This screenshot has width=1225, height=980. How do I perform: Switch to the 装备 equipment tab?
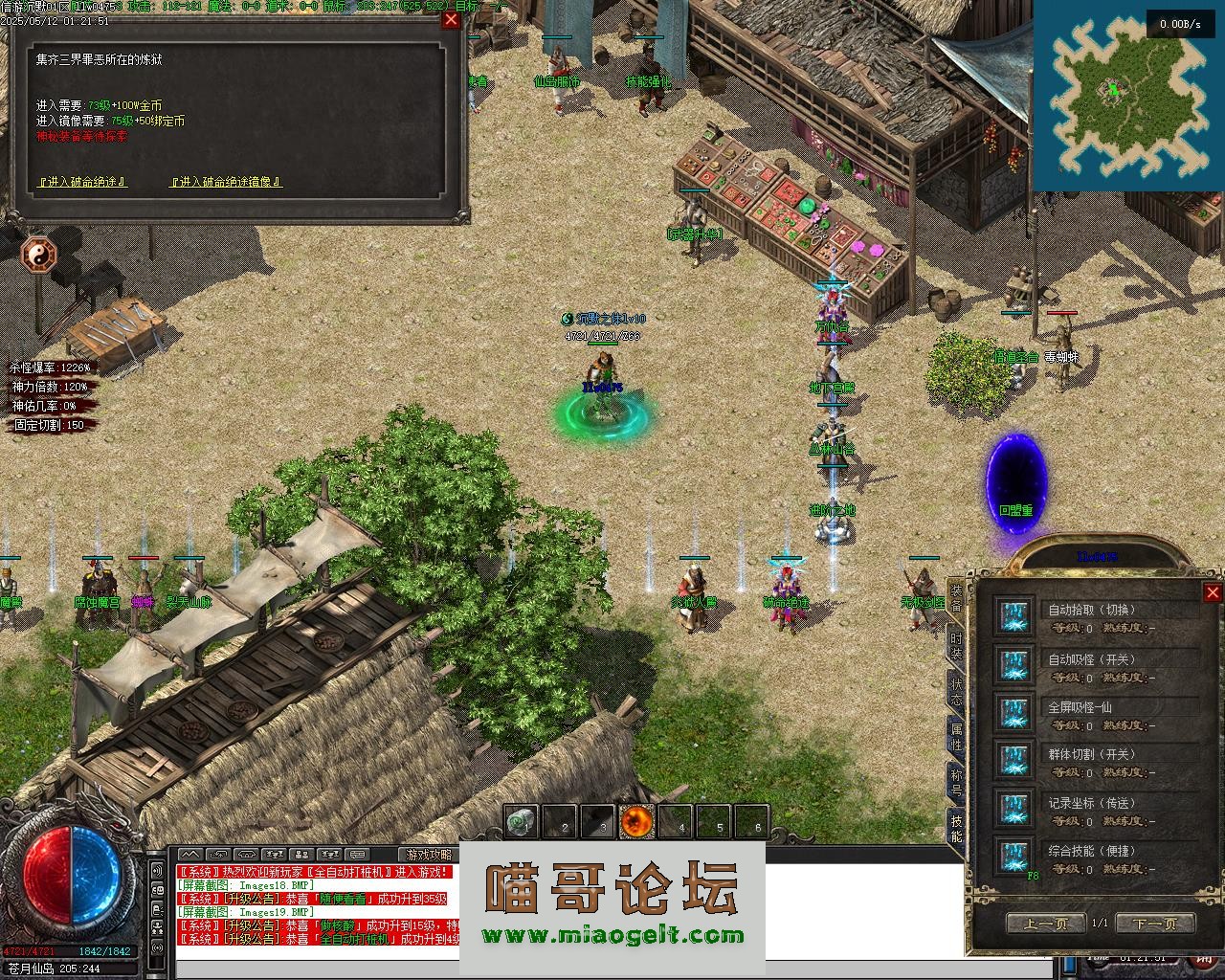956,598
